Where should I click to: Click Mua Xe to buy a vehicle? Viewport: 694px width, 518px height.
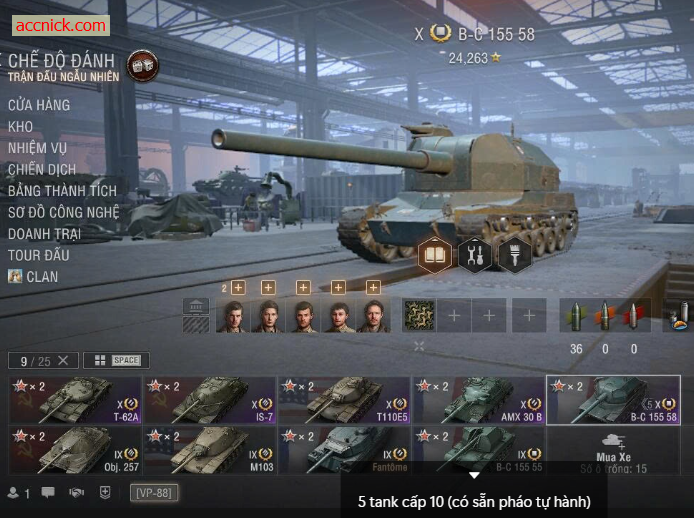click(612, 449)
